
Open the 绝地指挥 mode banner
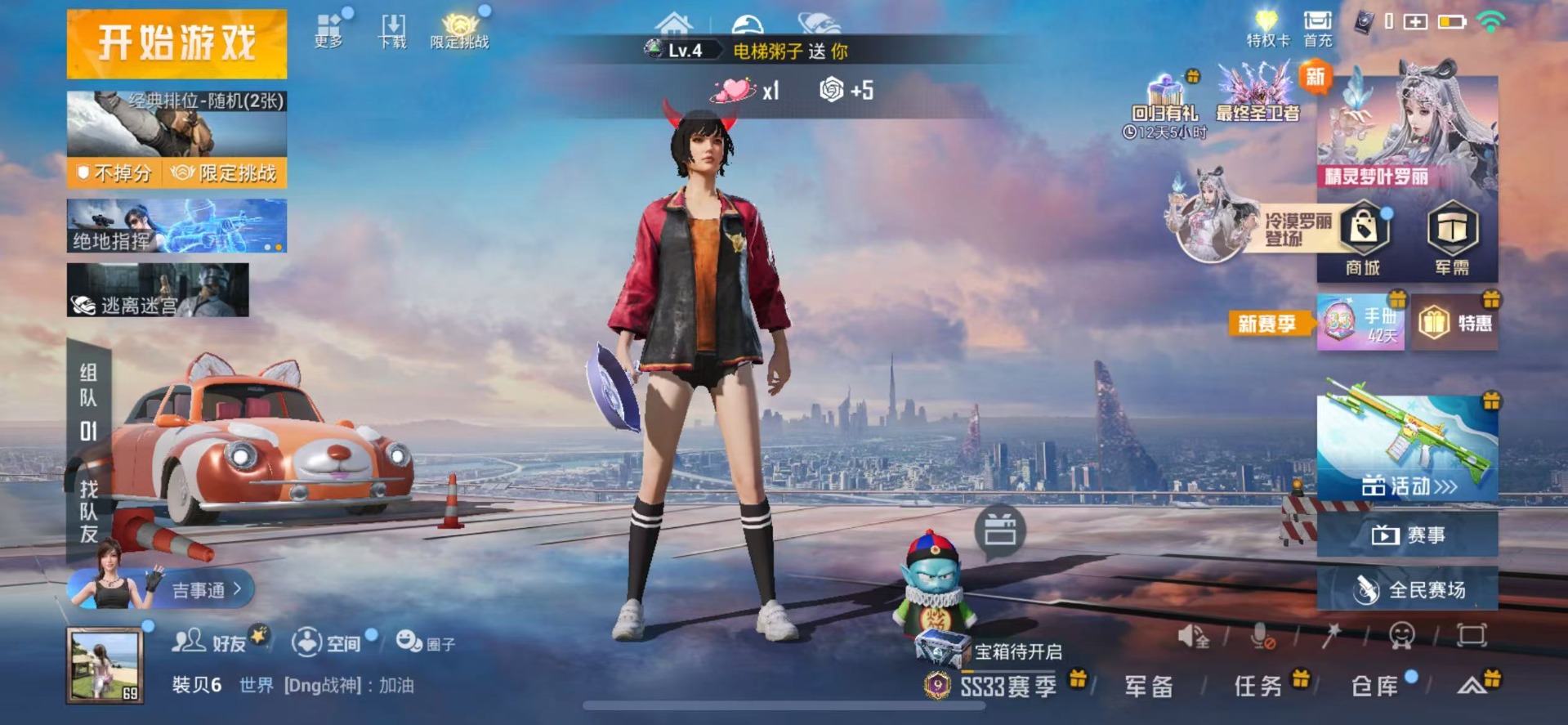coord(176,226)
